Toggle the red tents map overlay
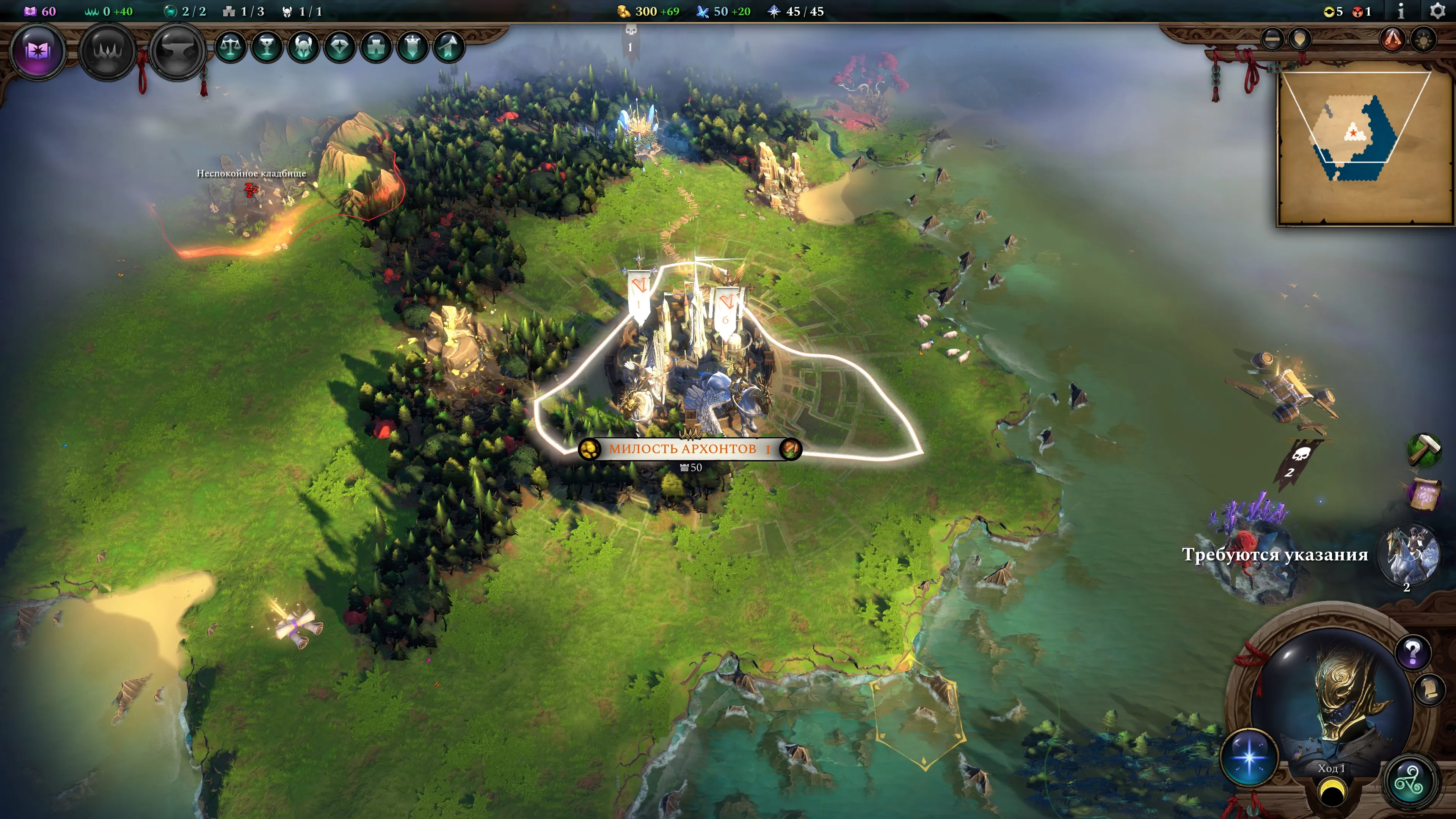Viewport: 1456px width, 819px height. pyautogui.click(x=1393, y=39)
